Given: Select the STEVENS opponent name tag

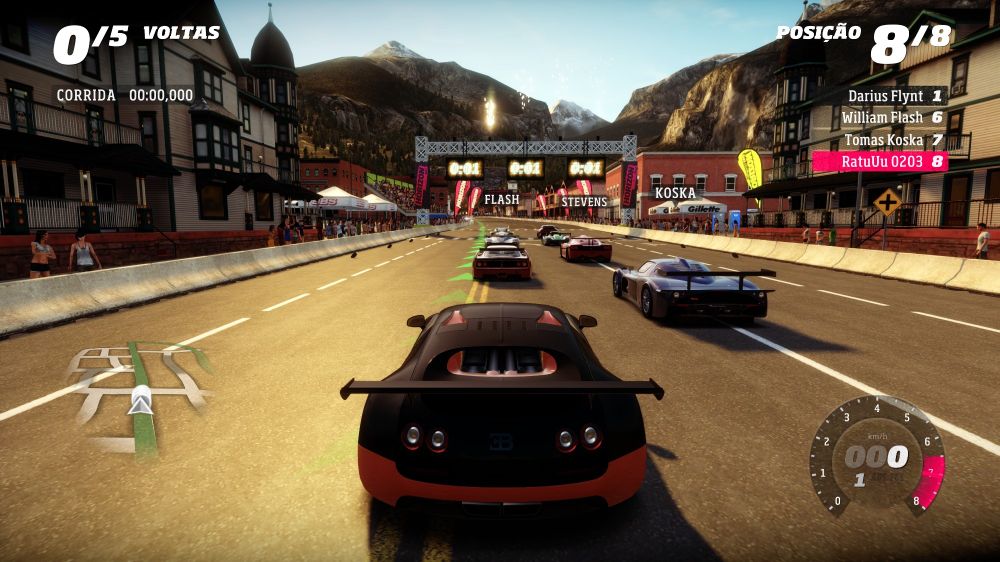Looking at the screenshot, I should tap(584, 202).
